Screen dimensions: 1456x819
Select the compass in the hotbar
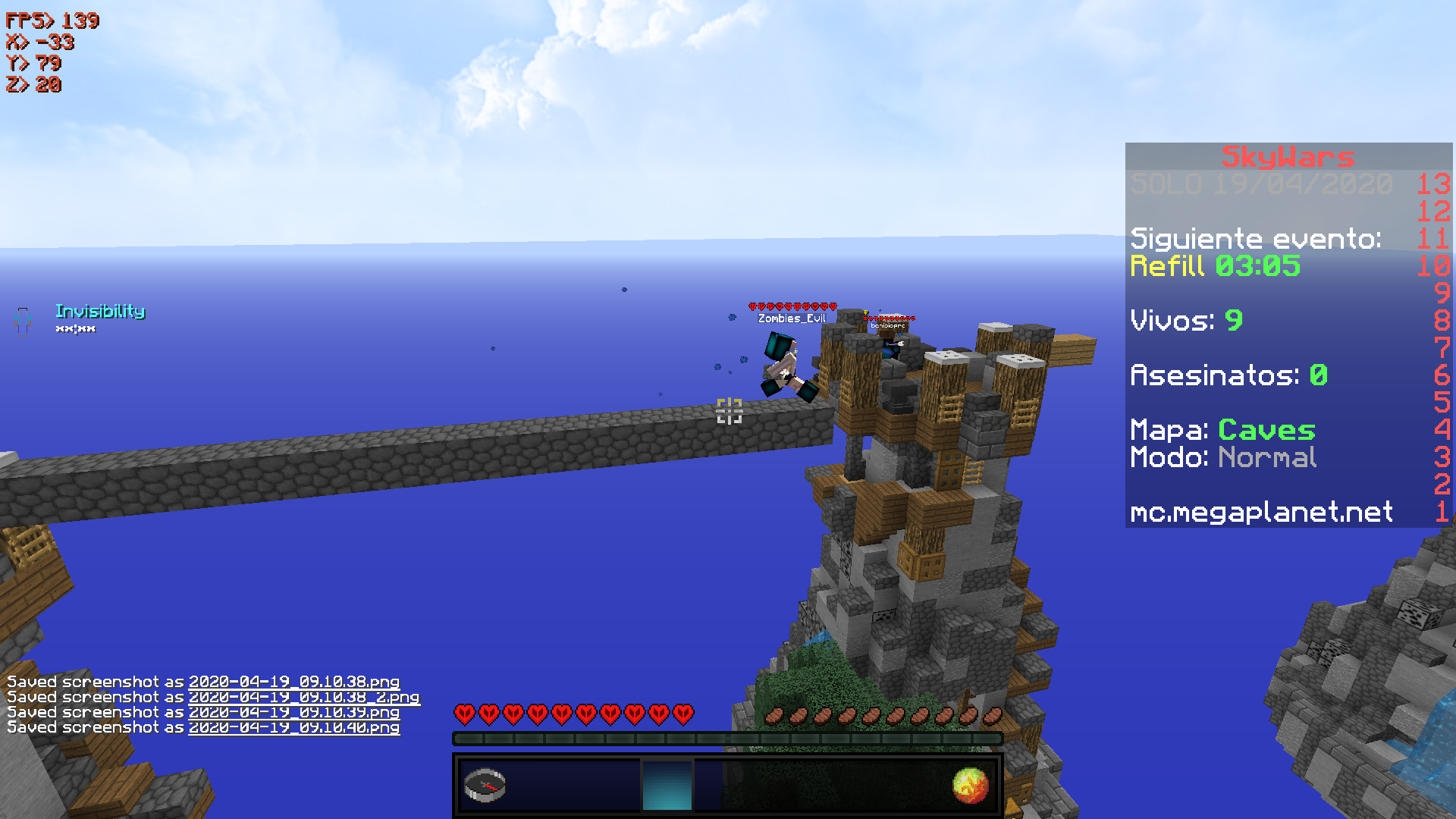[x=485, y=786]
